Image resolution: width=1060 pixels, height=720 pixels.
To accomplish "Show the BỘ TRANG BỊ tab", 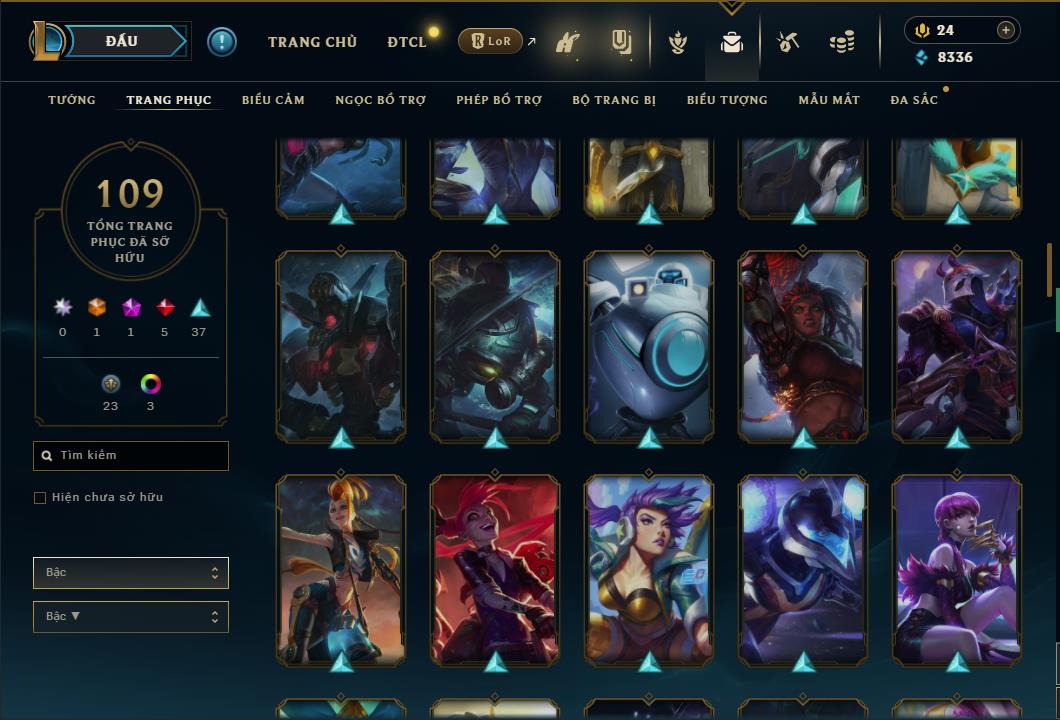I will coord(614,100).
